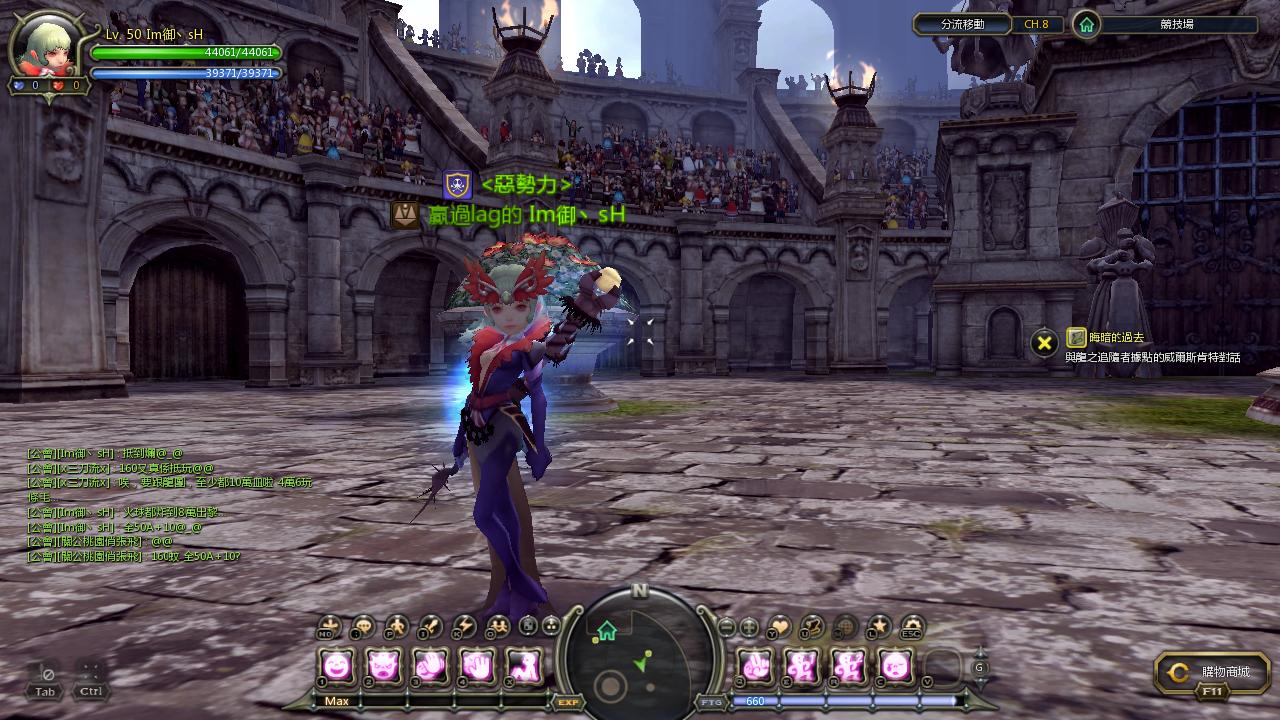Select the 晦暗的過去 quest entry
The height and width of the screenshot is (720, 1280).
(1117, 339)
